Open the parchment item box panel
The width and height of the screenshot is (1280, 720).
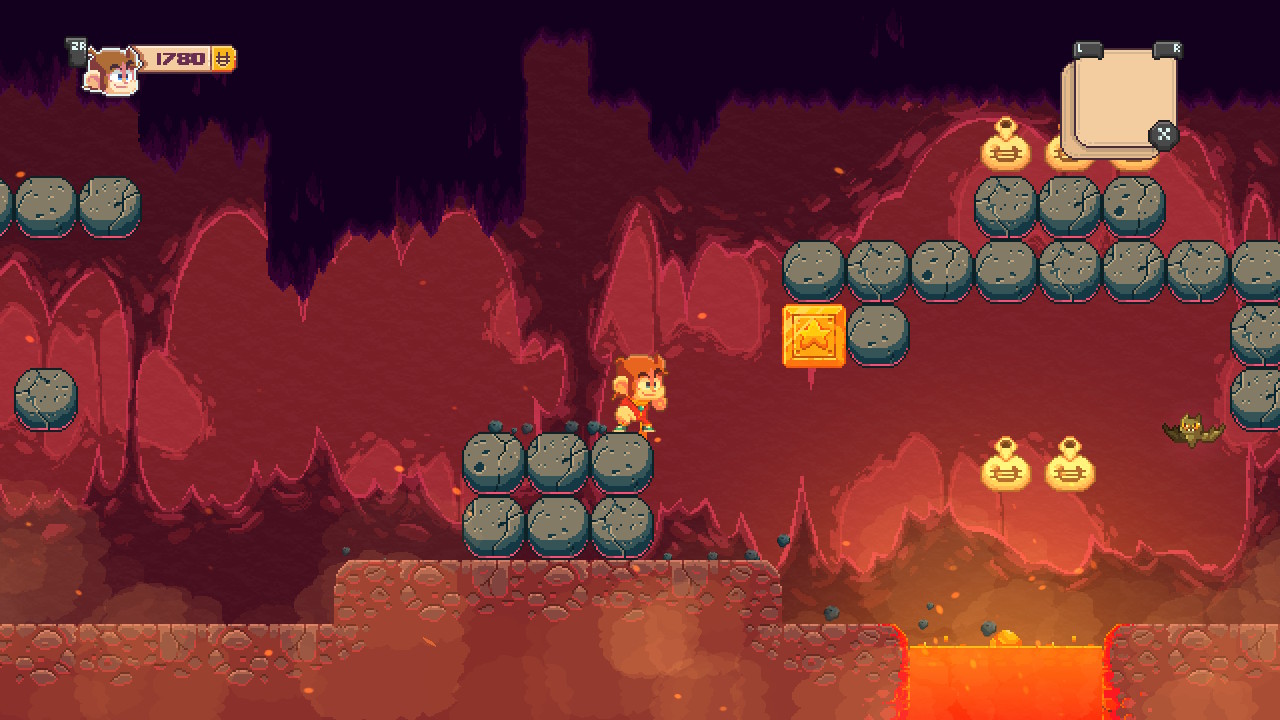(1120, 100)
